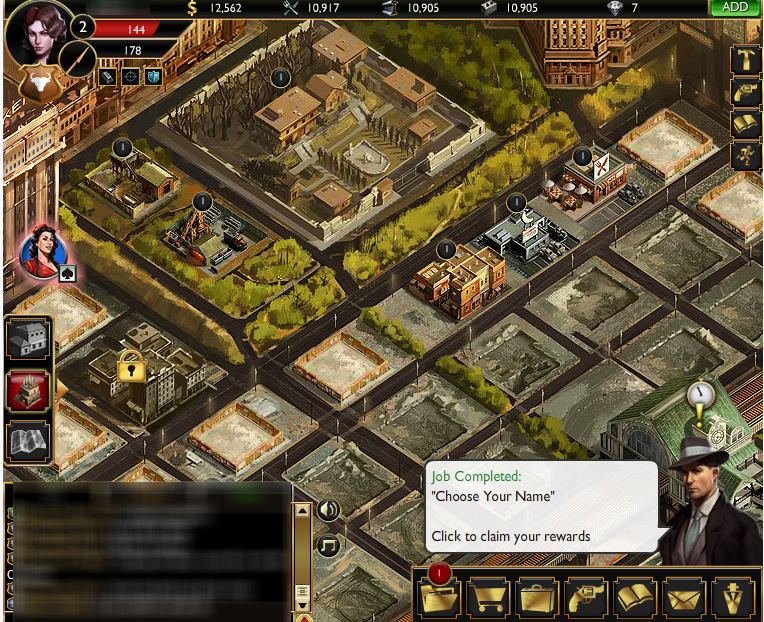Open the player character portrait
764x622 pixels.
[x=40, y=35]
